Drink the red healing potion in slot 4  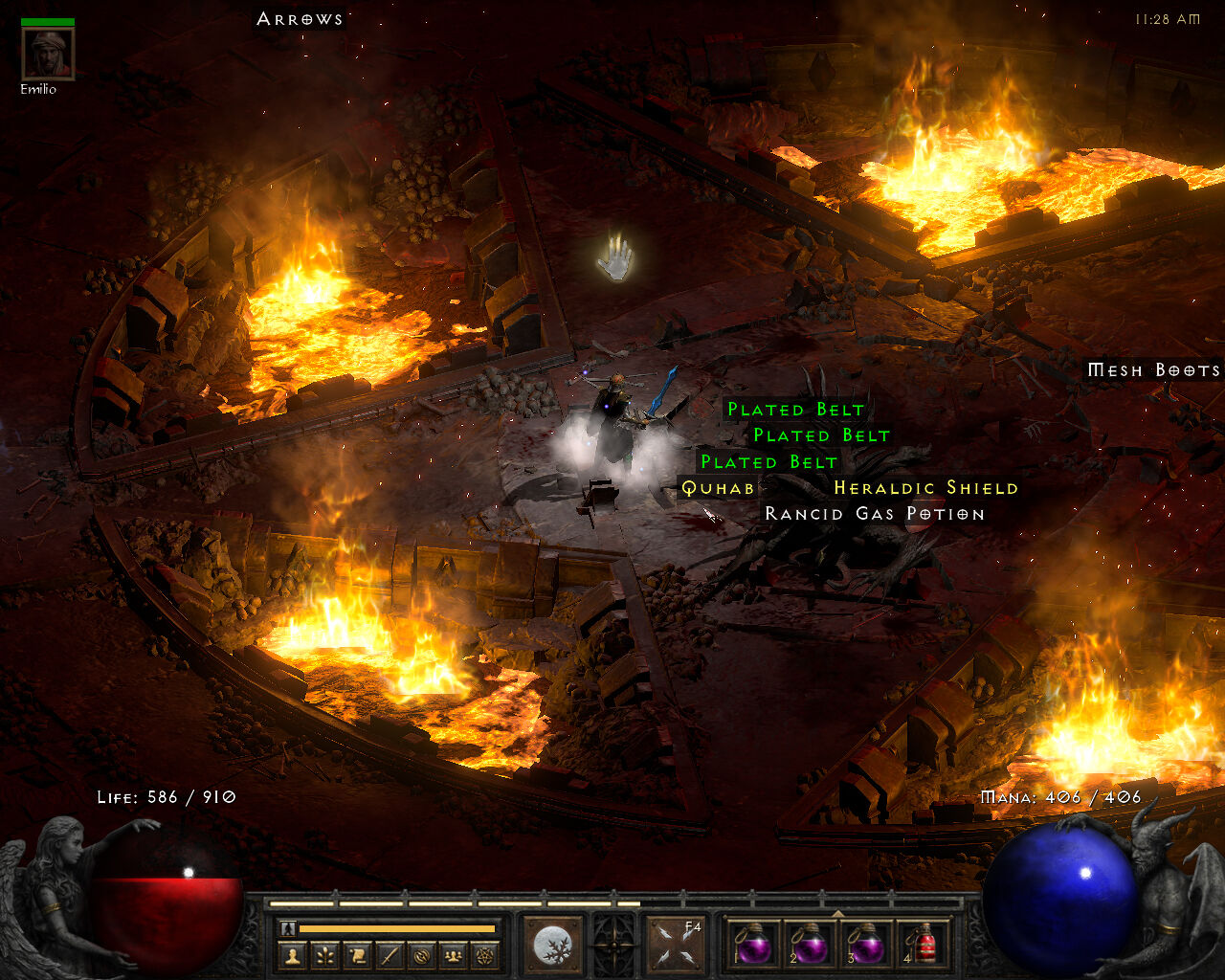point(923,945)
